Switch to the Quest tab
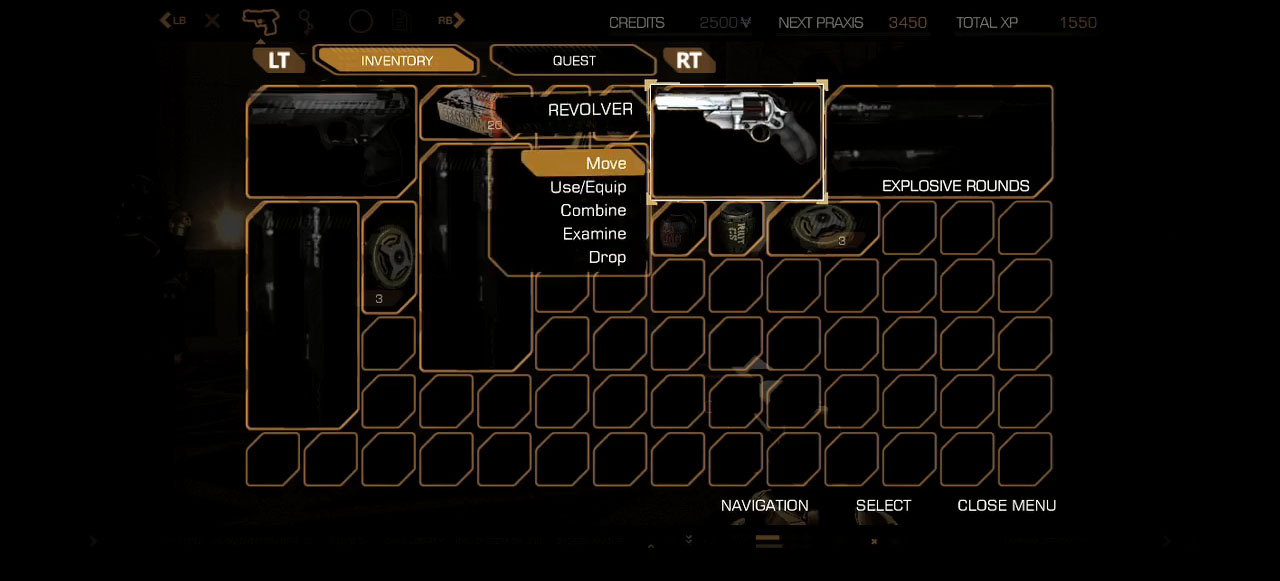 pyautogui.click(x=574, y=61)
